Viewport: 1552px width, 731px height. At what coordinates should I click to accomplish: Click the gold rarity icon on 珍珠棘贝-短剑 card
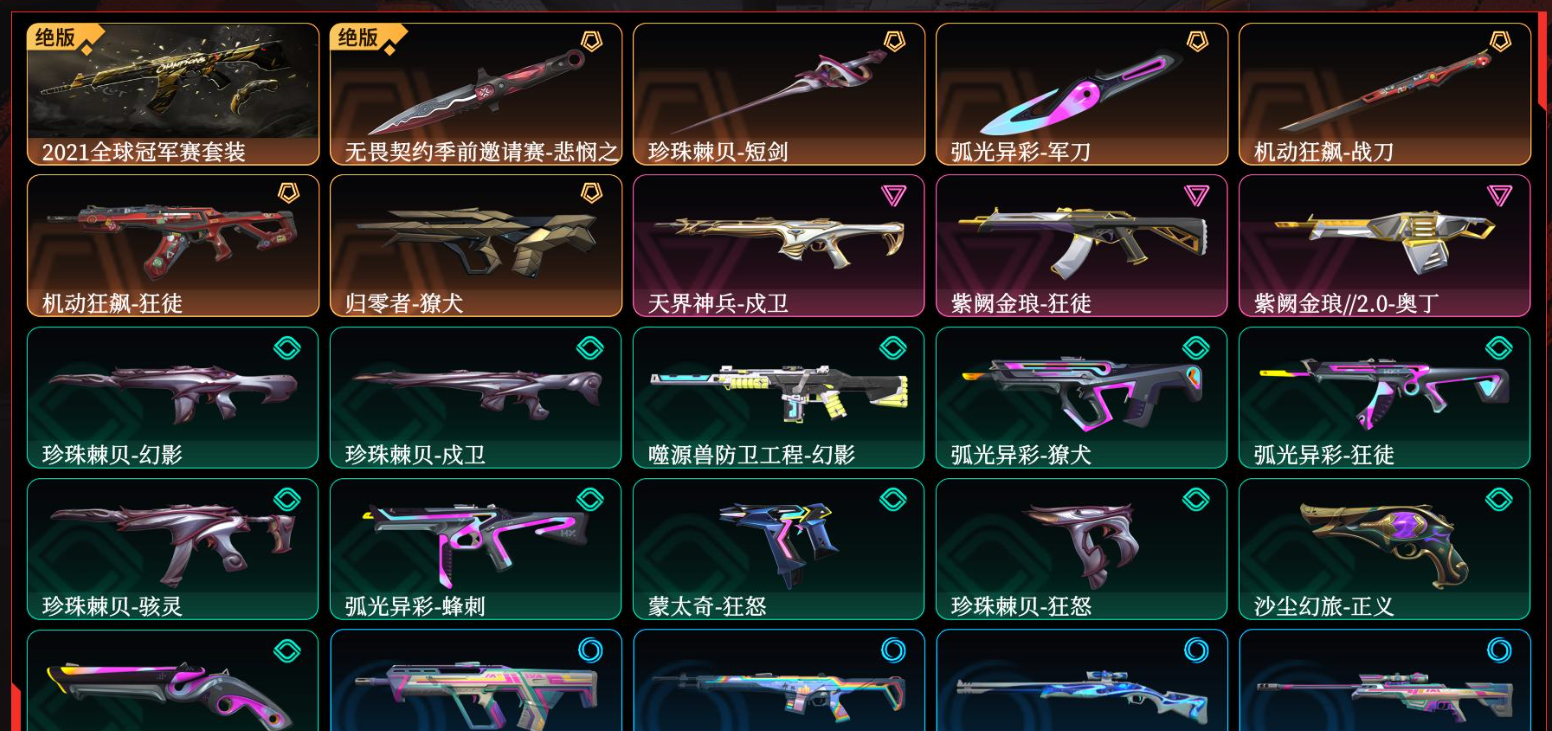pos(893,41)
